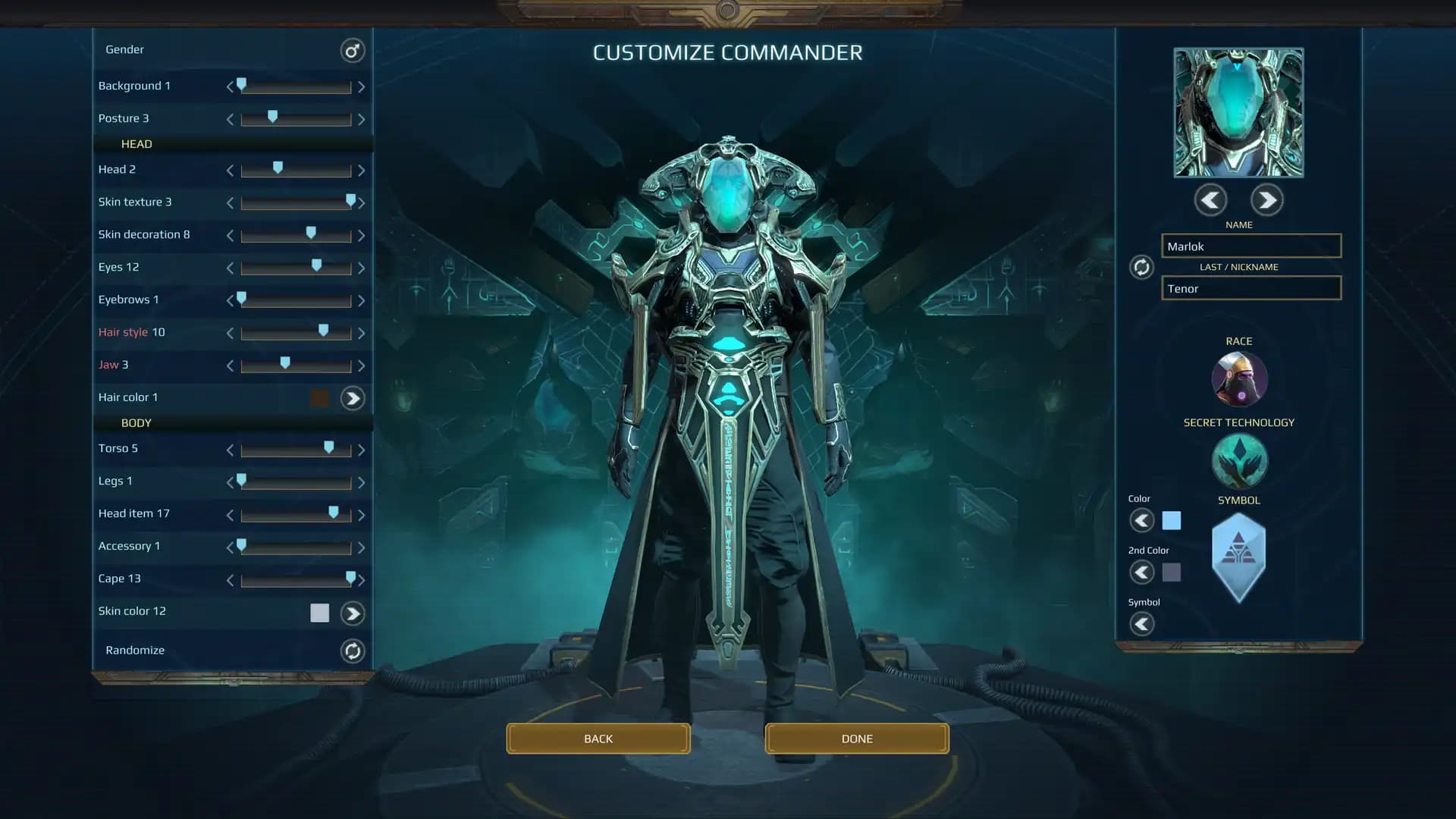Click the next portrait arrow
Screen dimensions: 1456x819
(1266, 199)
